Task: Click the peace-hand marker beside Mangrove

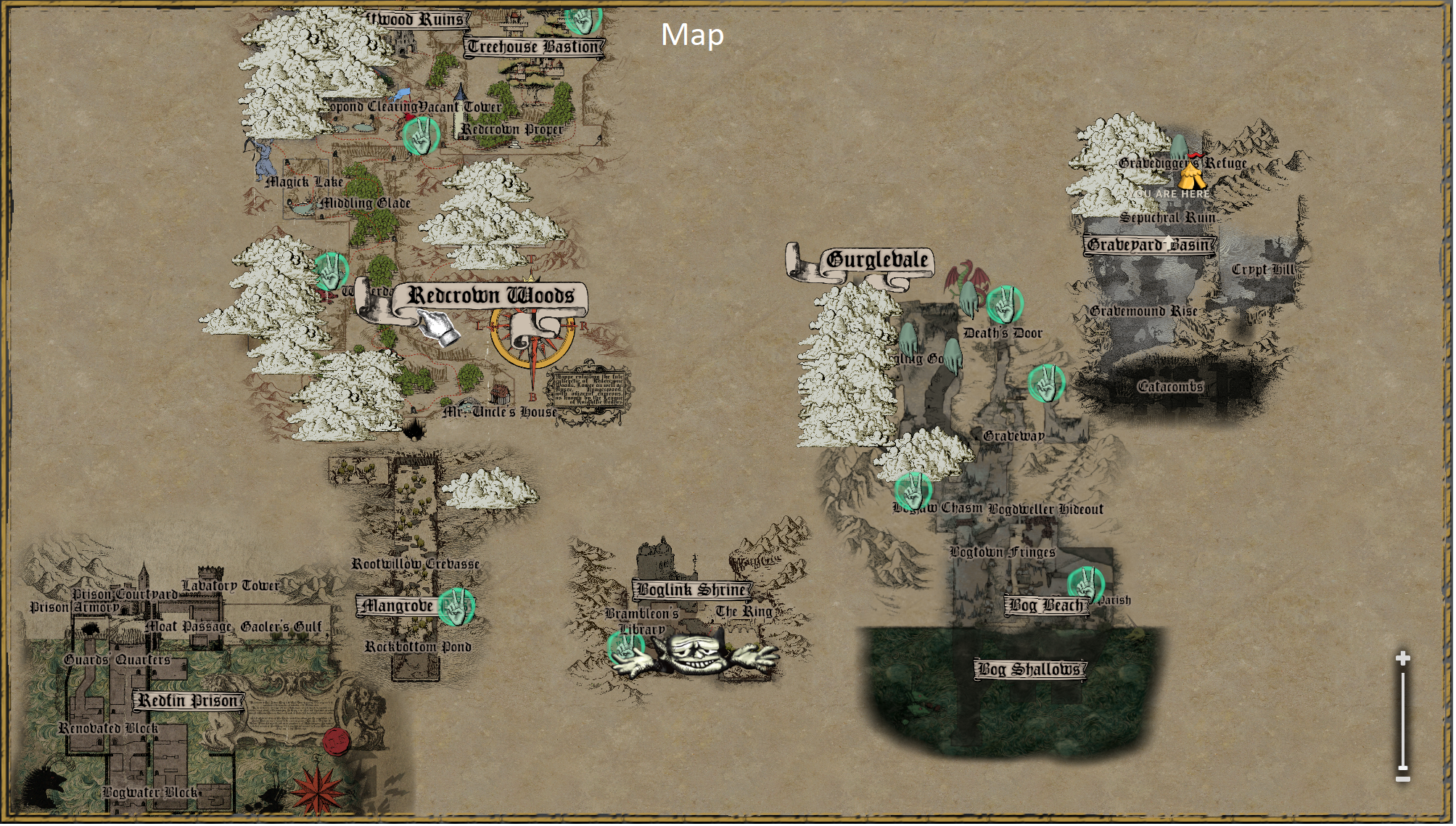Action: pyautogui.click(x=456, y=607)
